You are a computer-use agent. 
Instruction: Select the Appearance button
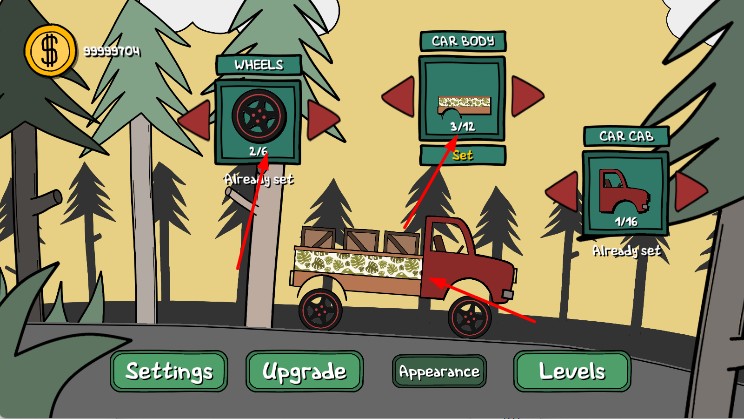coord(439,371)
